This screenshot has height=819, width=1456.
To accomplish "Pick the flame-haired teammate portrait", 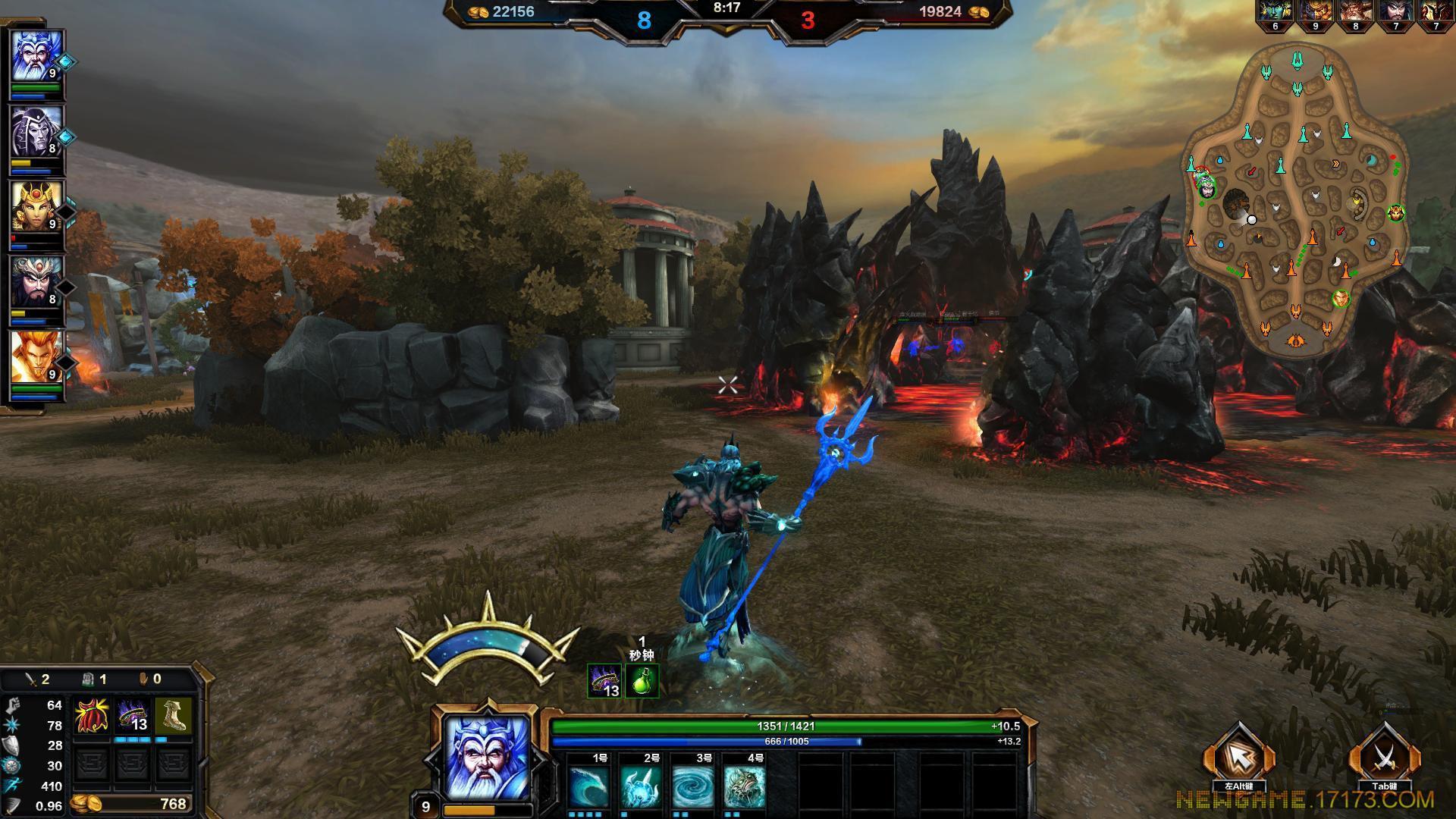I will 36,357.
